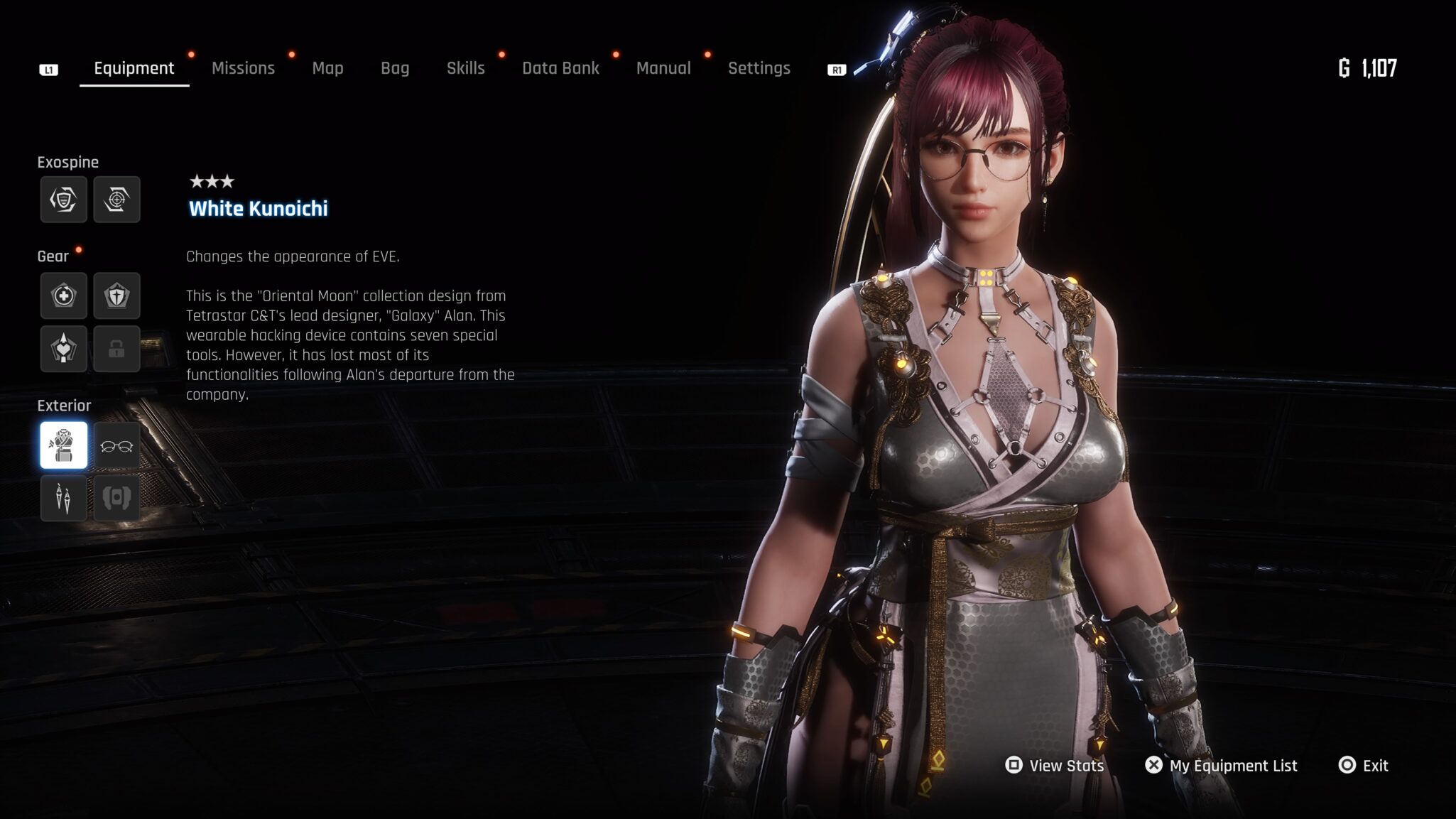Open the Data Bank tab
1456x819 pixels.
pyautogui.click(x=560, y=68)
